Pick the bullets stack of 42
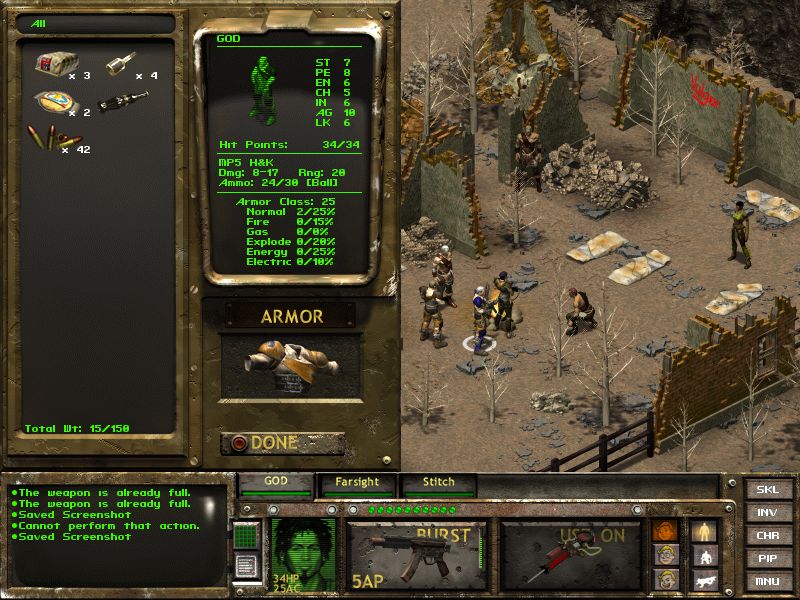The image size is (800, 600). (55, 139)
